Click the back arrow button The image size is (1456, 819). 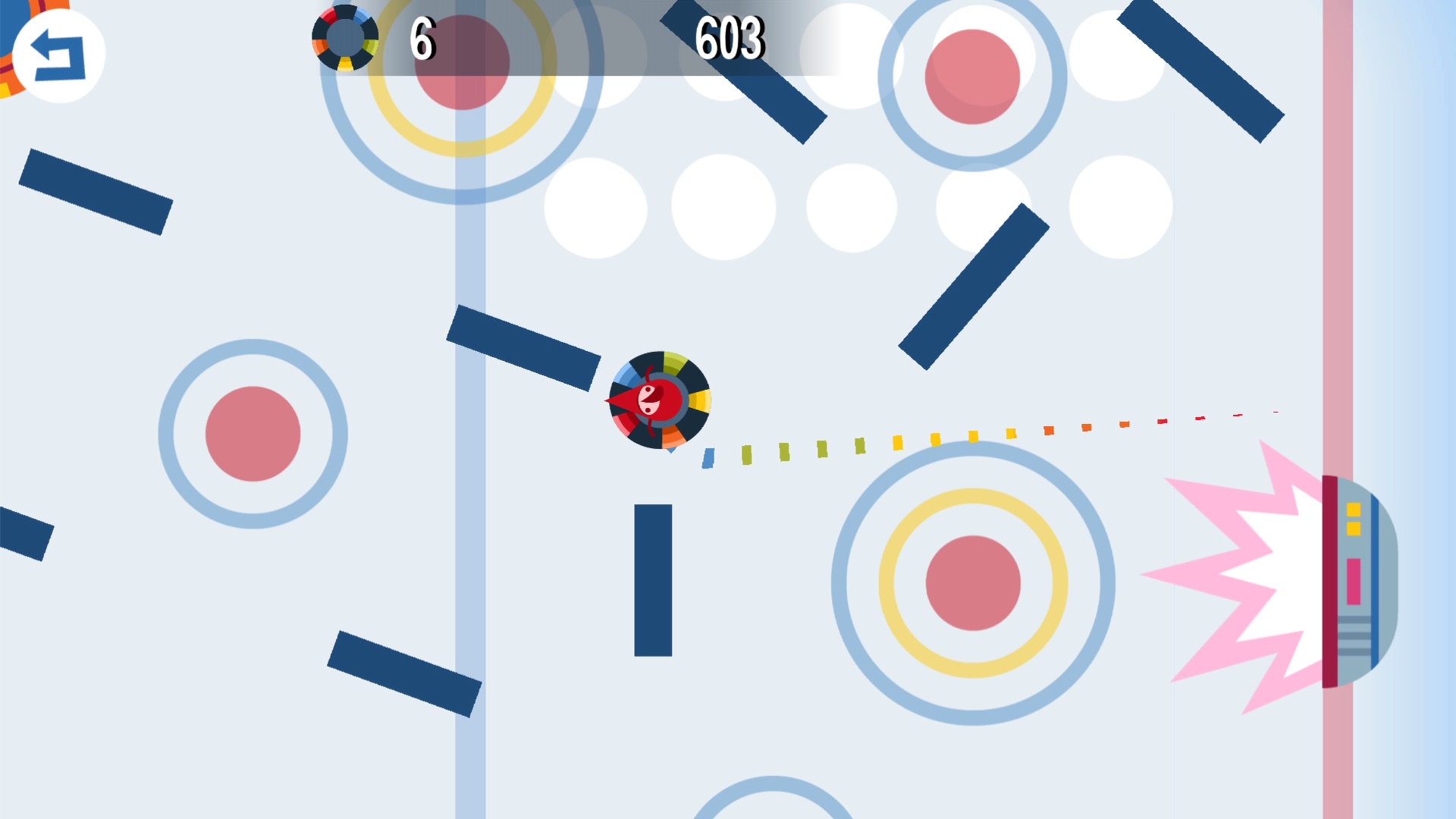58,55
